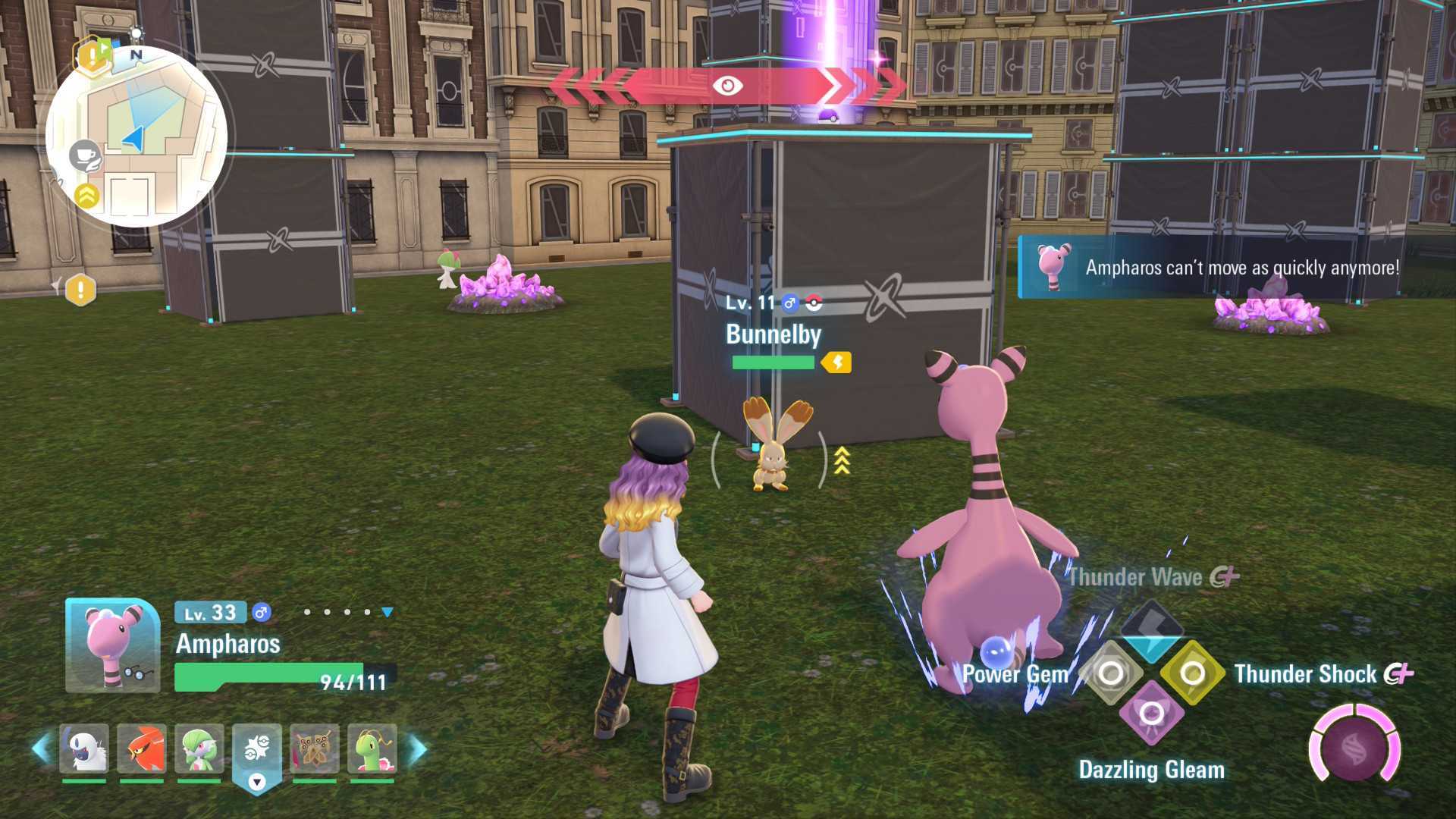Switch to Talonflame in the party bar
The image size is (1456, 819).
coord(142,748)
